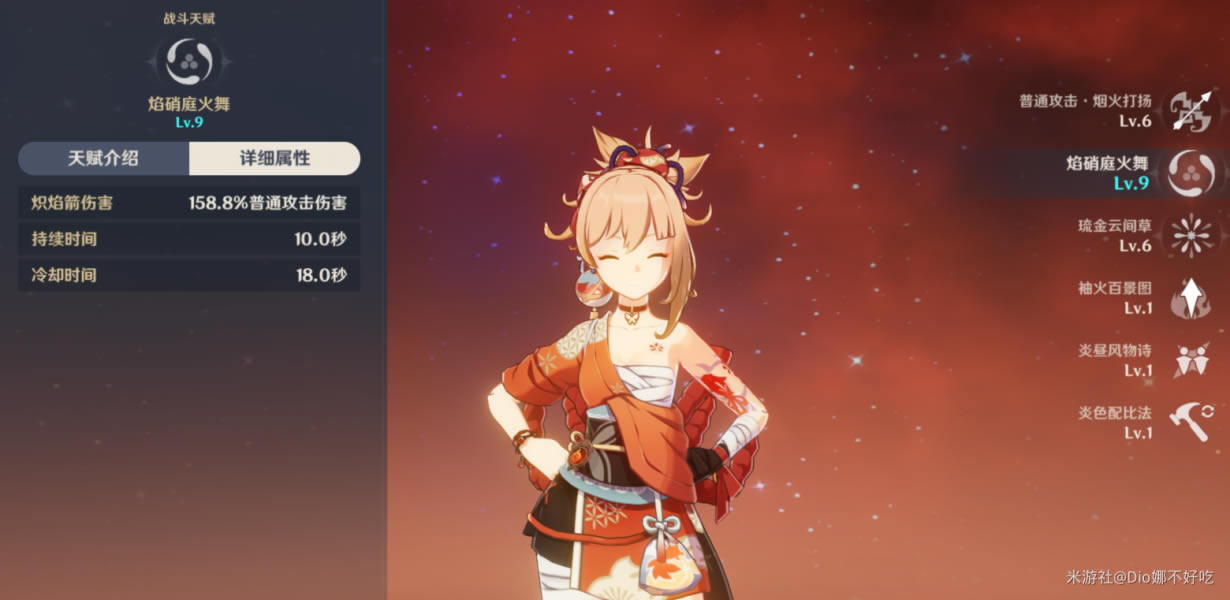Viewport: 1230px width, 600px height.
Task: Open the 普通攻击·烟火打扬 talent
Action: click(1190, 111)
